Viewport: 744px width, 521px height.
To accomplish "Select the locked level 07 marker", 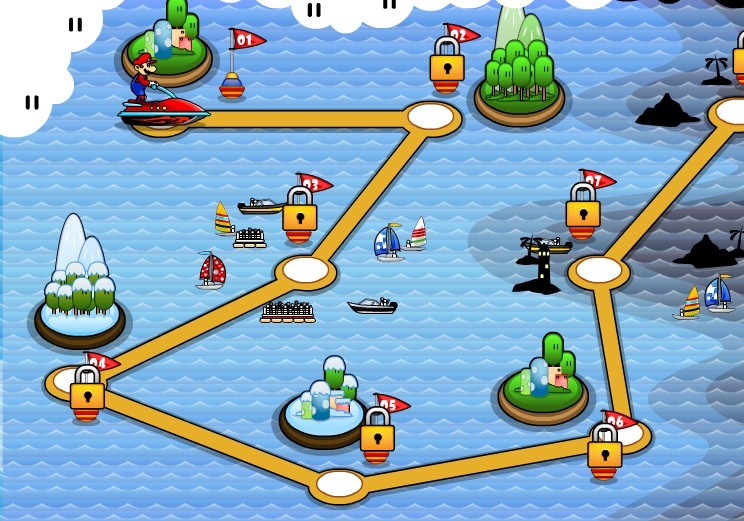I will pyautogui.click(x=583, y=212).
